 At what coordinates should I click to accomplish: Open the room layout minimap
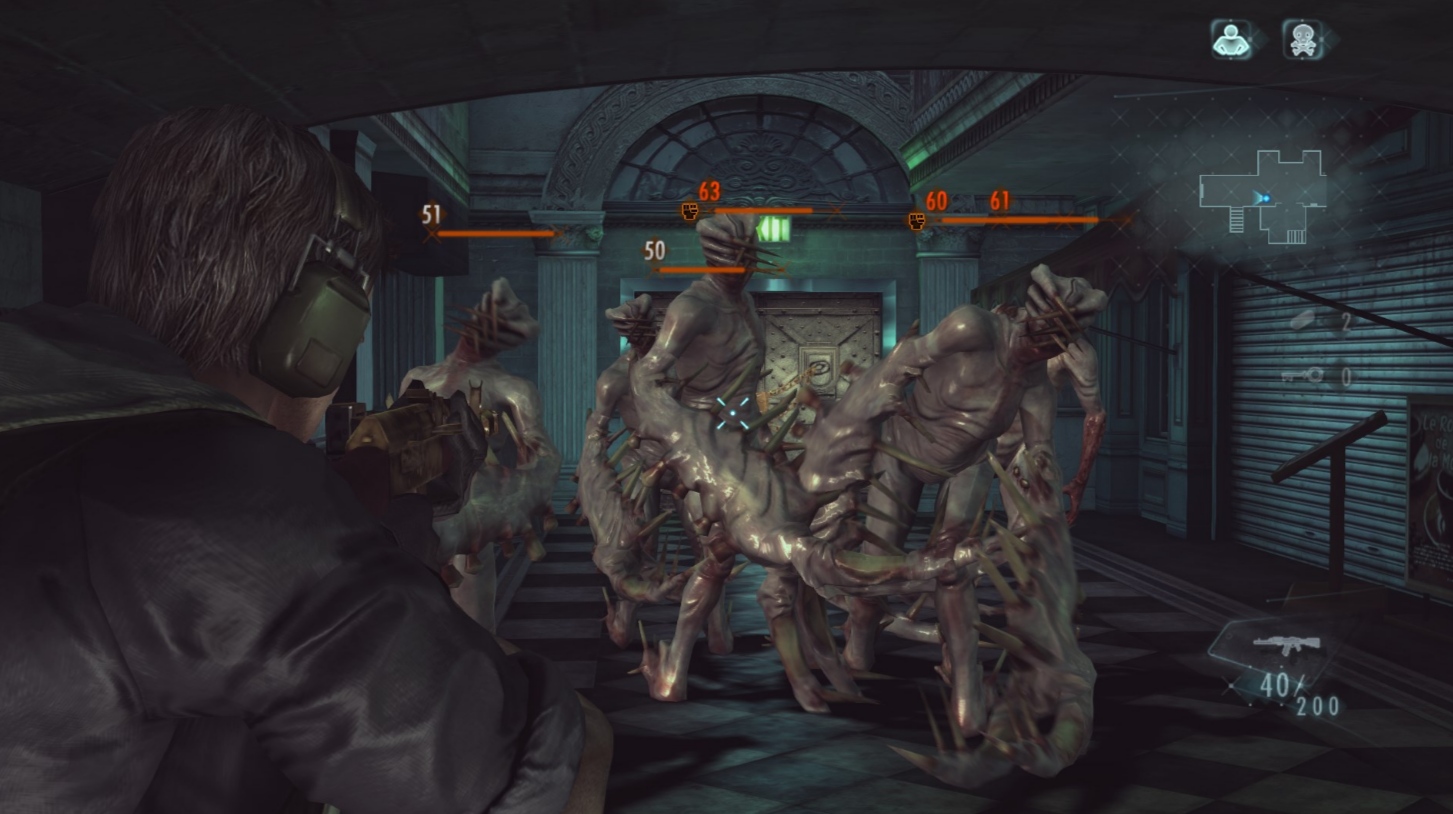point(1264,197)
